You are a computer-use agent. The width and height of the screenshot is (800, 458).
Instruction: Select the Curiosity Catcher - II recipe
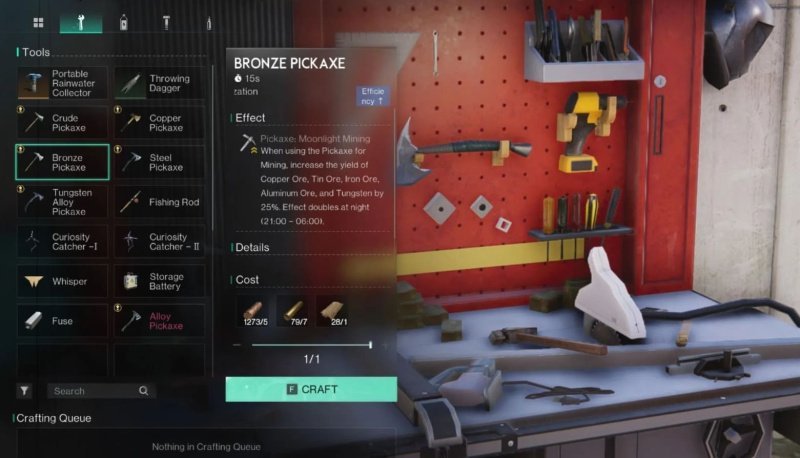159,241
